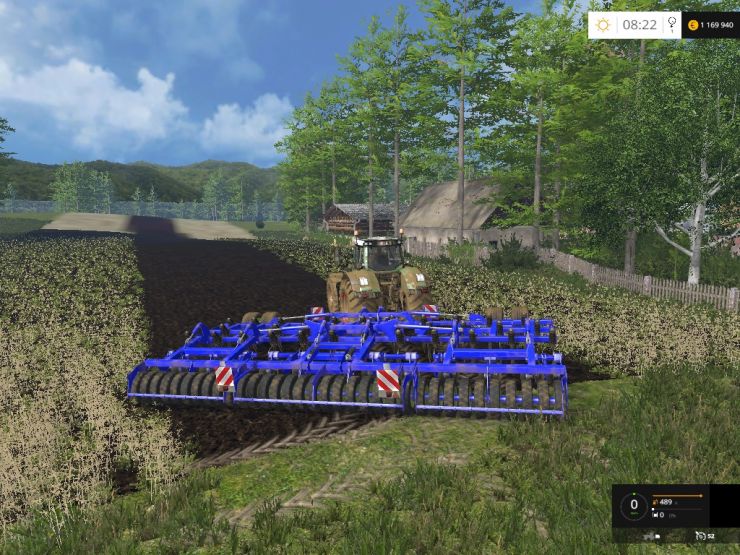
Task: Click the circular speedometer gauge
Action: pos(633,506)
